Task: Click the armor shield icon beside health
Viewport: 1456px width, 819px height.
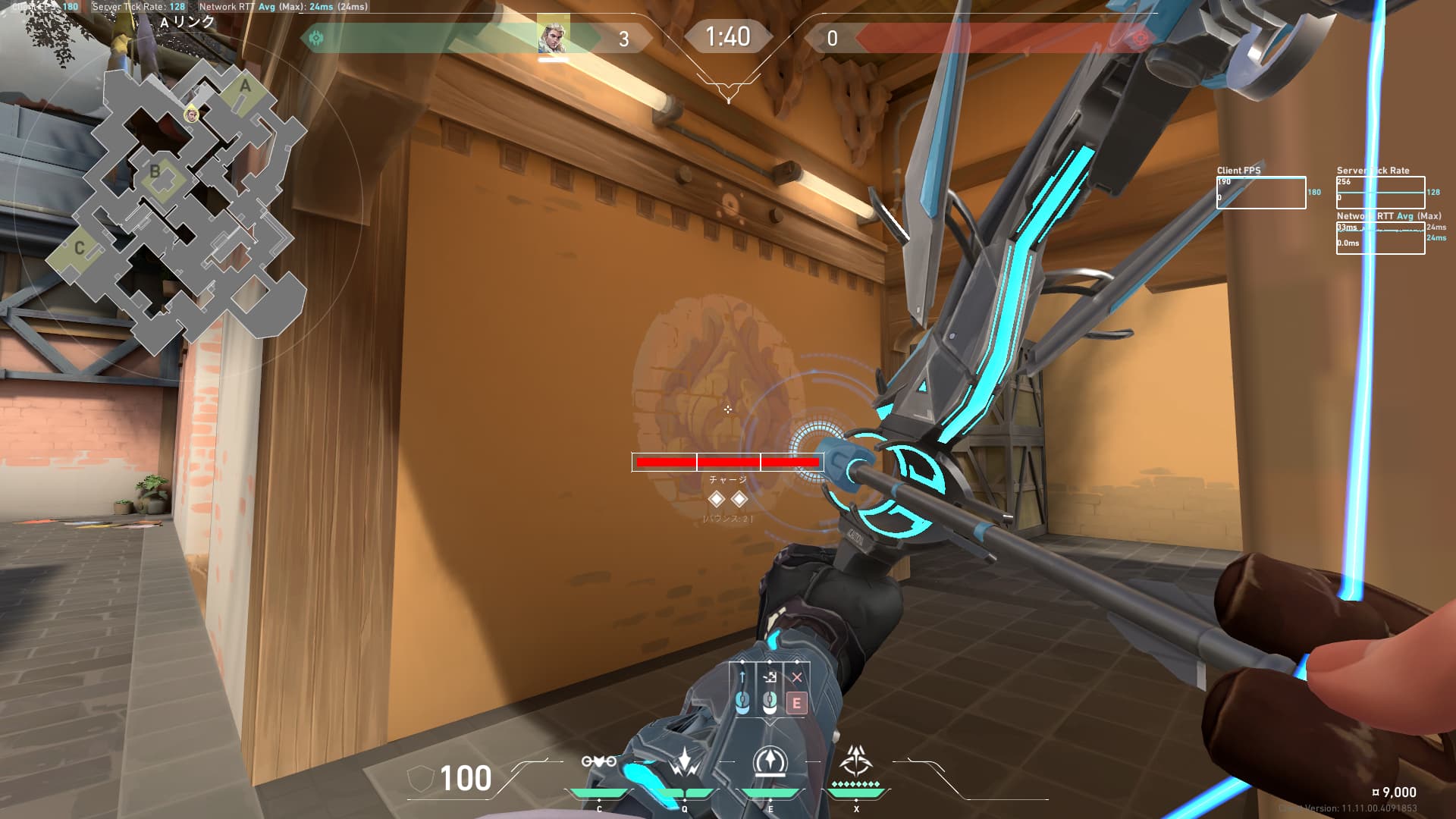Action: tap(420, 779)
